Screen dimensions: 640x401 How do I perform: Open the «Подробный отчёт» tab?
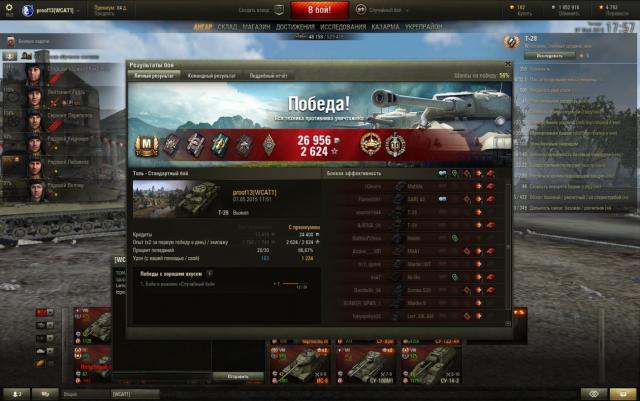point(268,75)
